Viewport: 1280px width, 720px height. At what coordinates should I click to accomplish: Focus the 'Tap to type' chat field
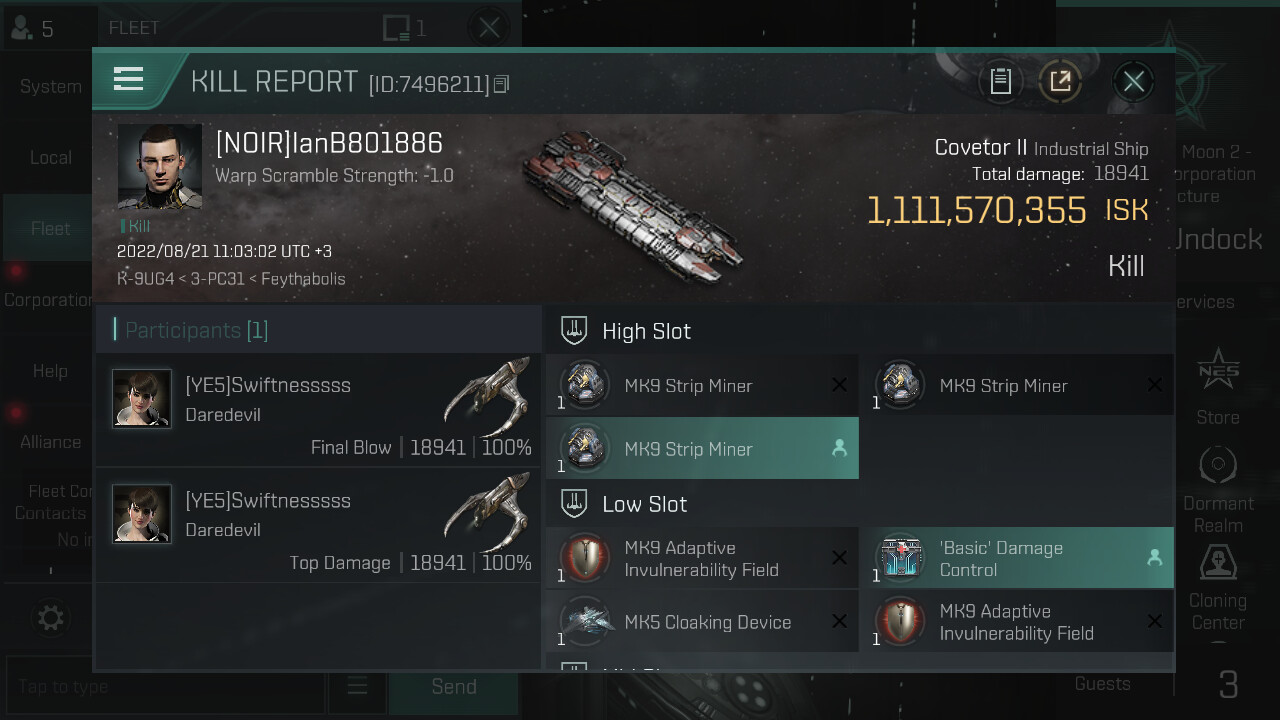[165, 687]
